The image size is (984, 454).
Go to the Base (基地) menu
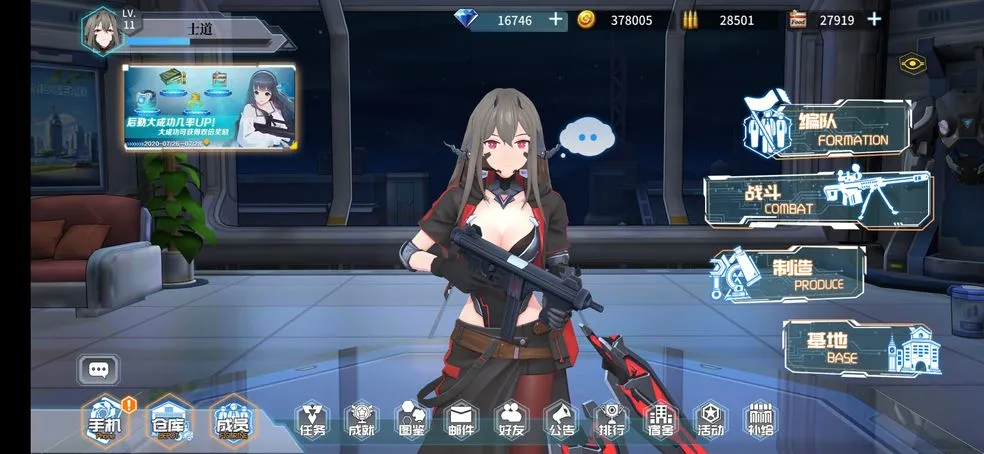coord(860,347)
